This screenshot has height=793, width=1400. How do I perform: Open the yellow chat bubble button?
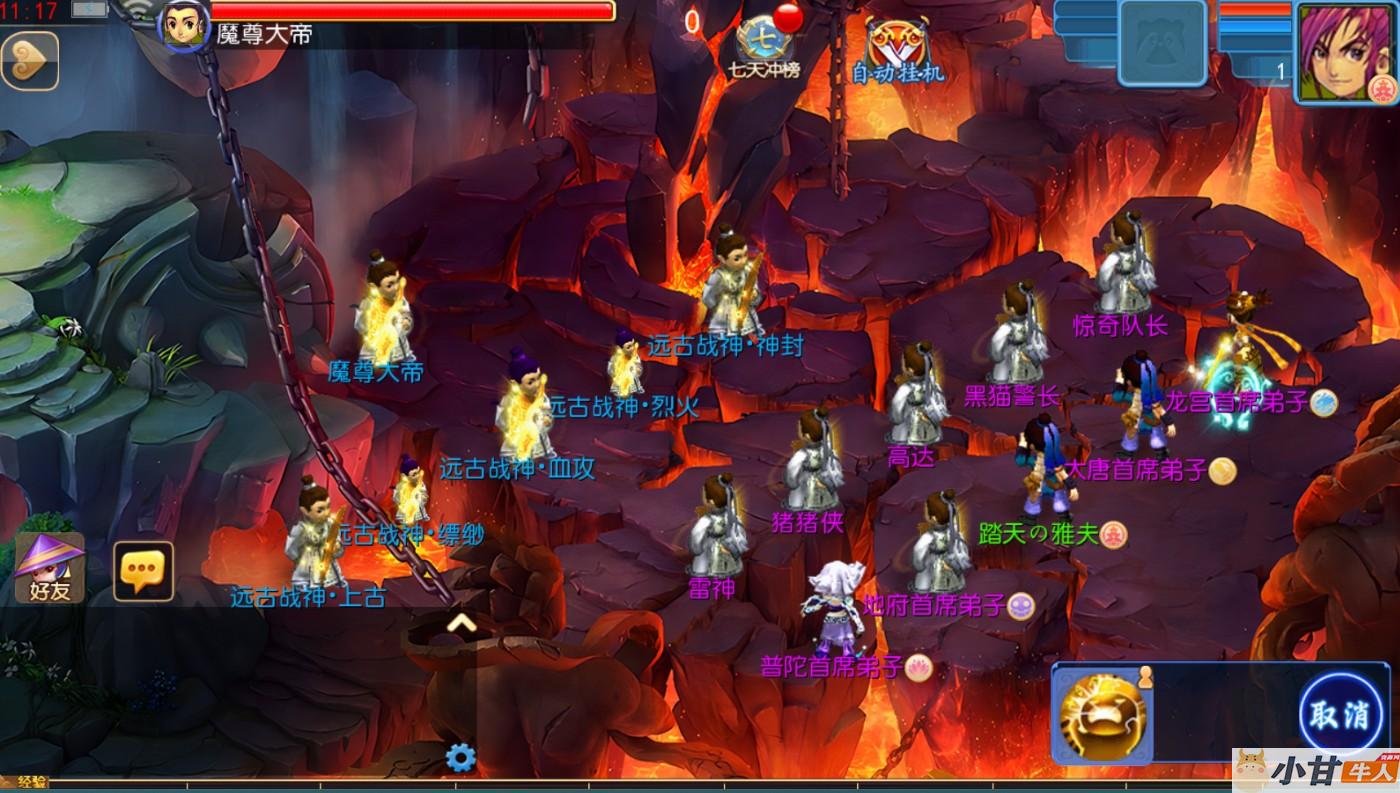(x=143, y=571)
